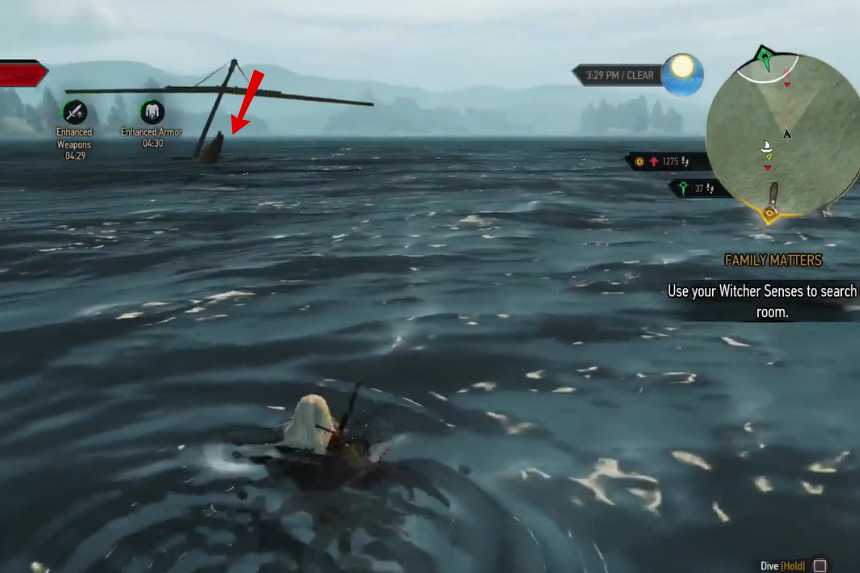The image size is (860, 573).
Task: Click the Enhanced Weapons buff icon
Action: (x=74, y=112)
